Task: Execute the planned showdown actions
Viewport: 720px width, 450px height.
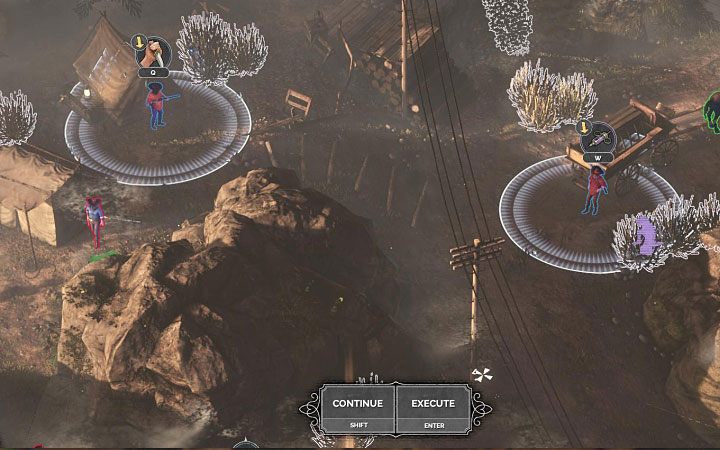Action: point(432,409)
